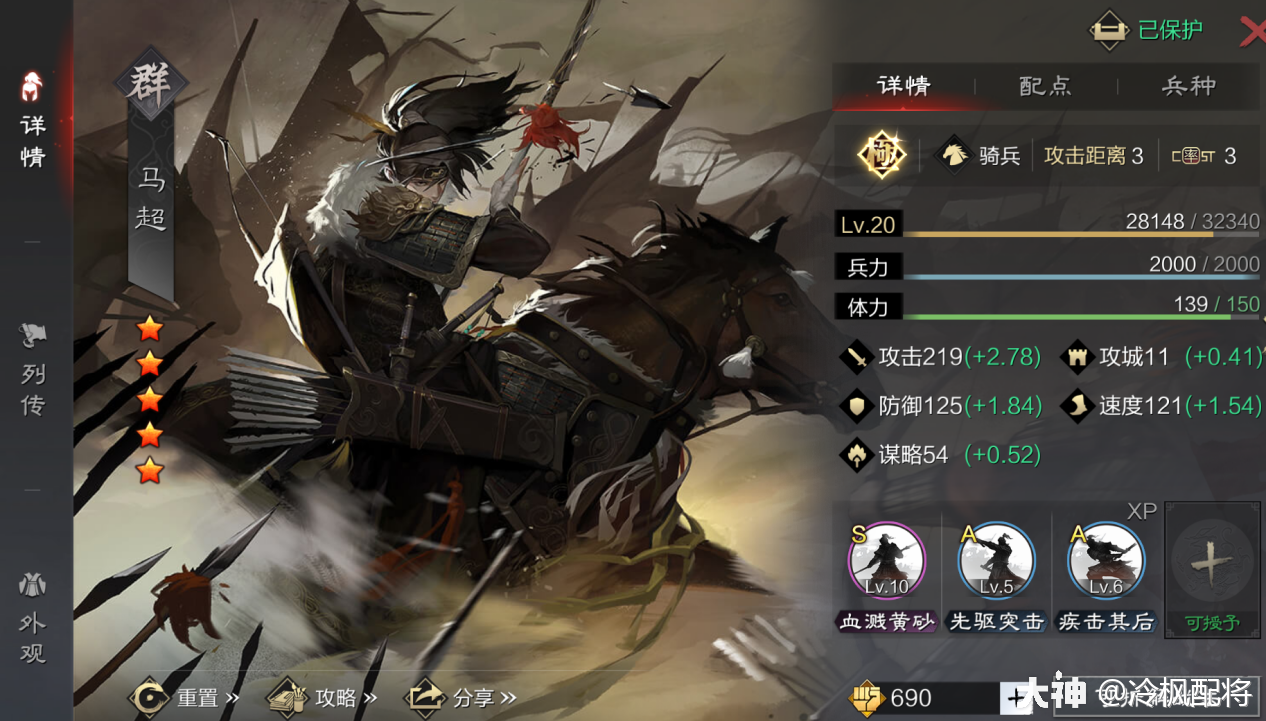Click the plus button beside 690
The image size is (1266, 721).
tap(1016, 697)
